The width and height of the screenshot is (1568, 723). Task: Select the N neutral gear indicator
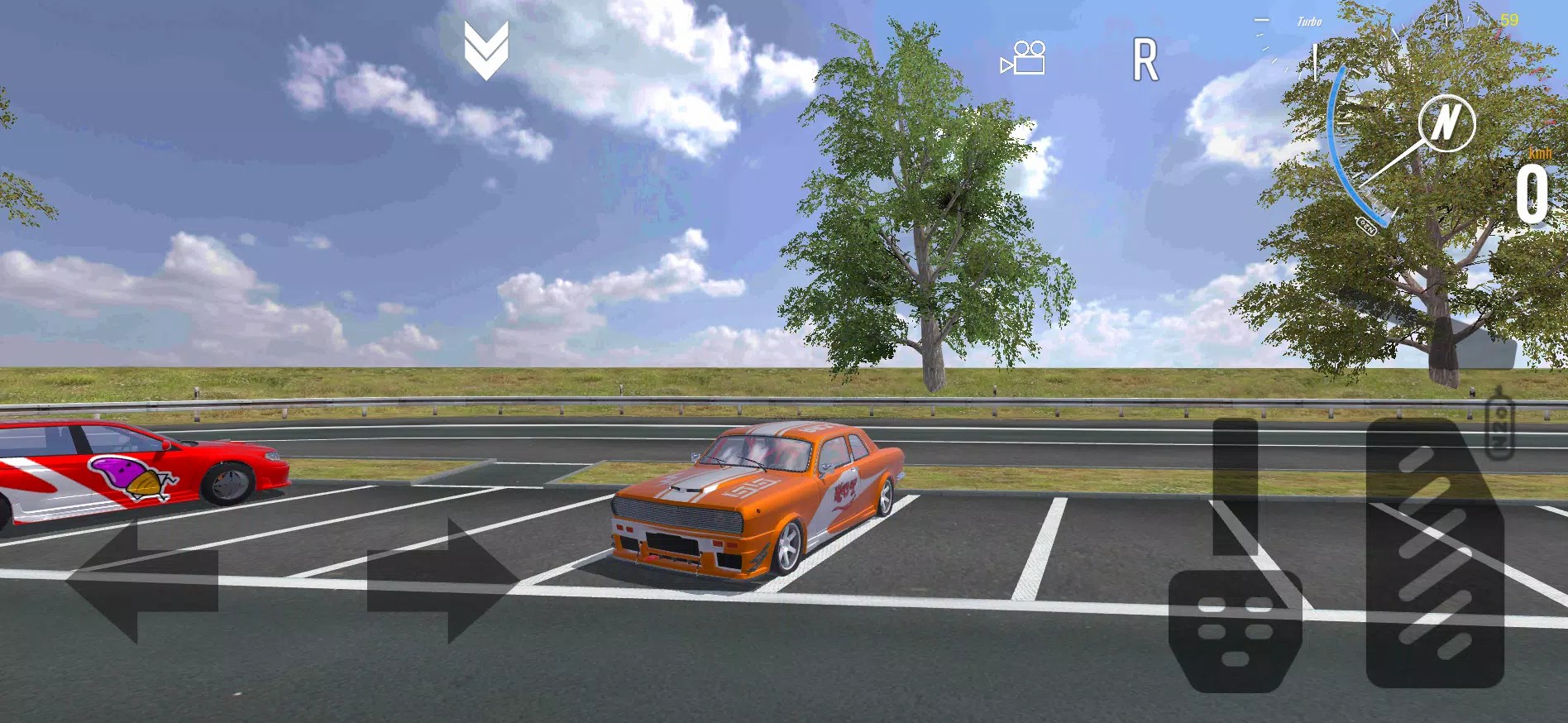point(1446,123)
